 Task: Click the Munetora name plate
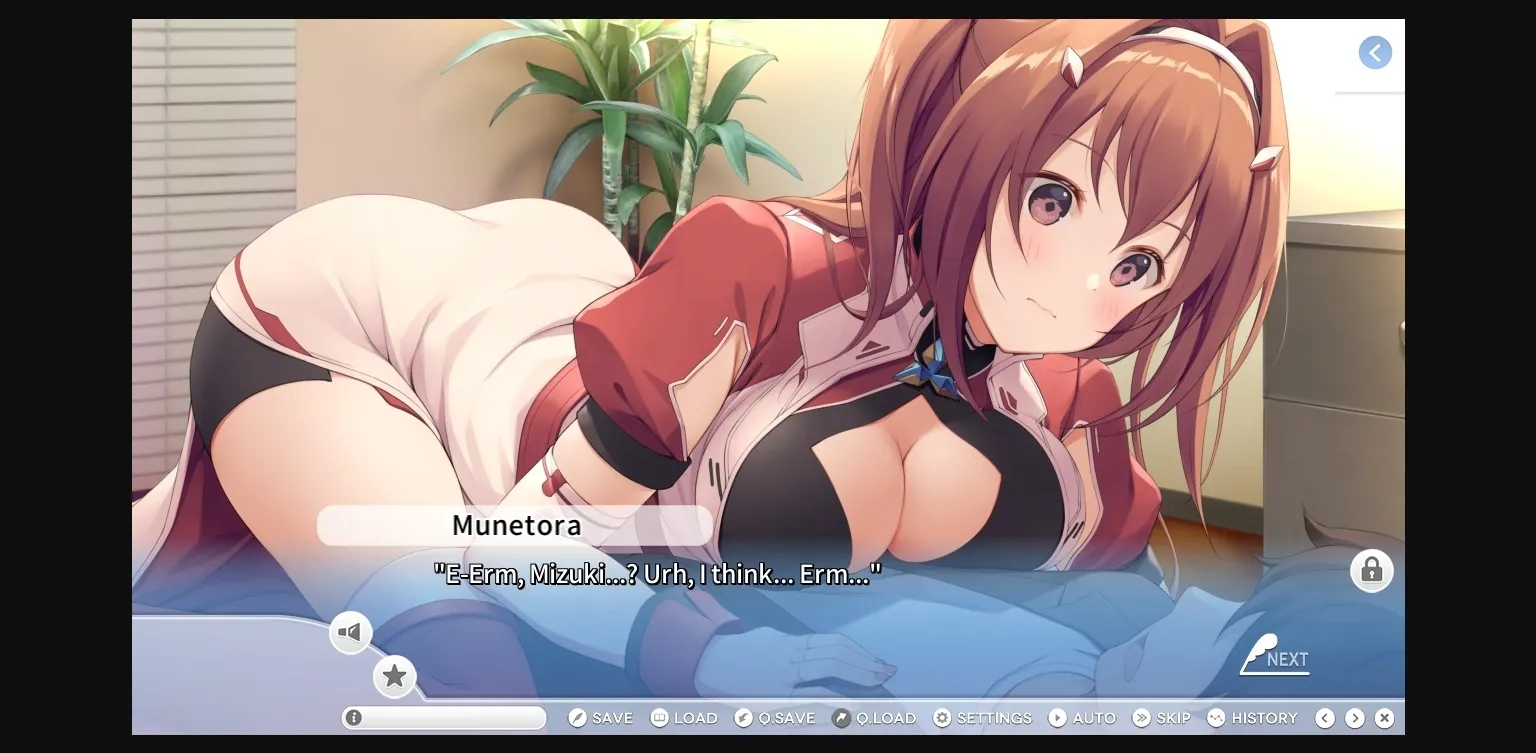click(515, 525)
